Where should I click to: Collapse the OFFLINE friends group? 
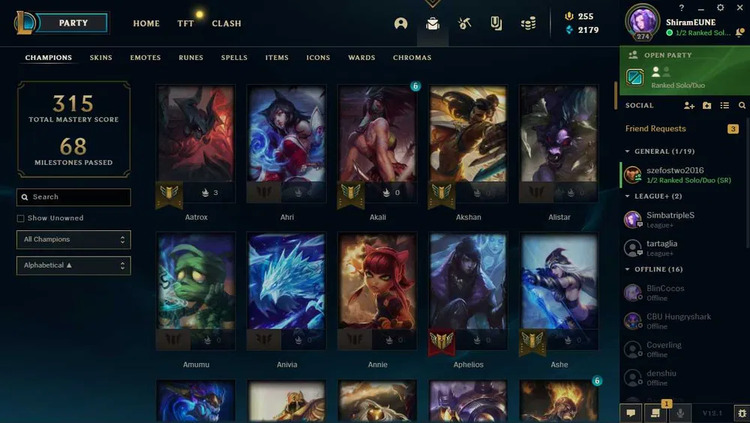(657, 269)
